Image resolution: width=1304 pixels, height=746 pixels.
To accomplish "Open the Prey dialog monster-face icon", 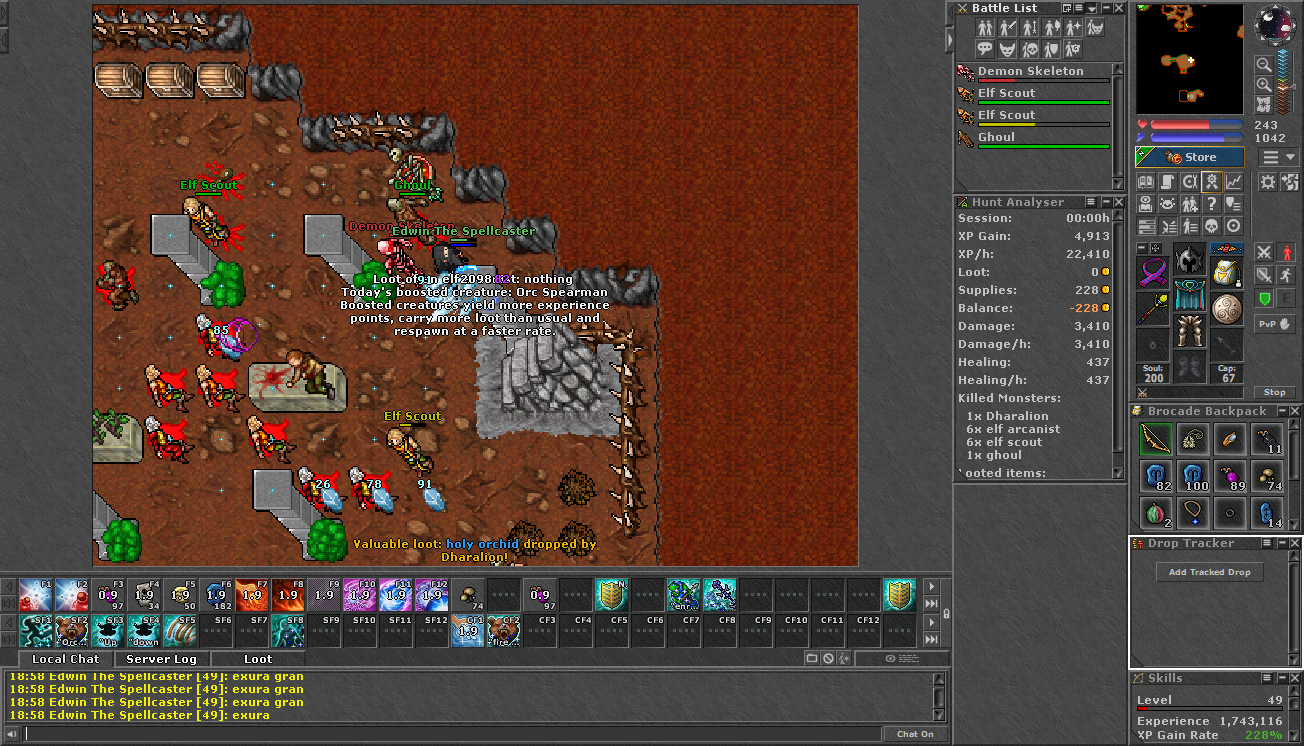I will [1168, 203].
